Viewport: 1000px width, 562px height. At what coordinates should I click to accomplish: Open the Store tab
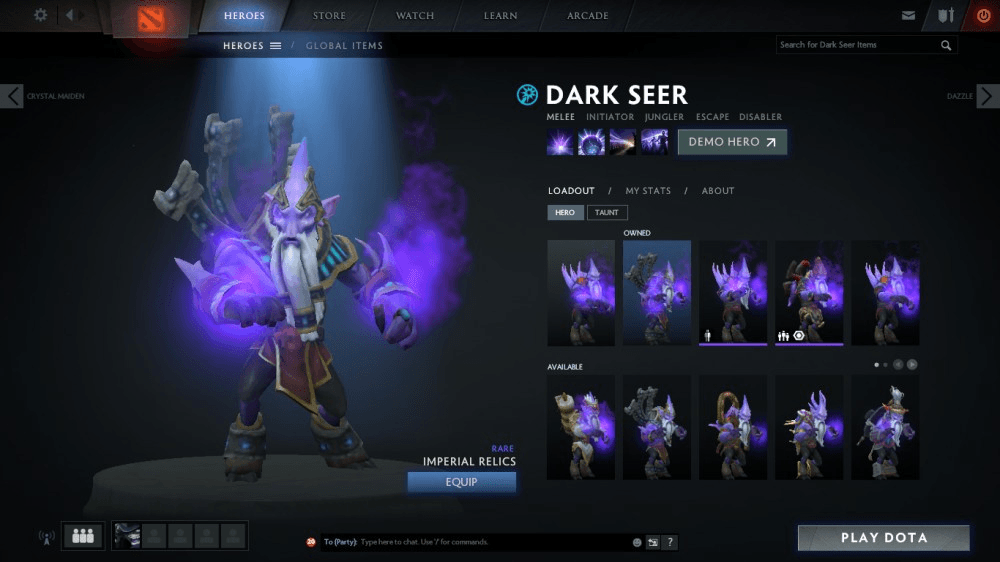pos(329,16)
